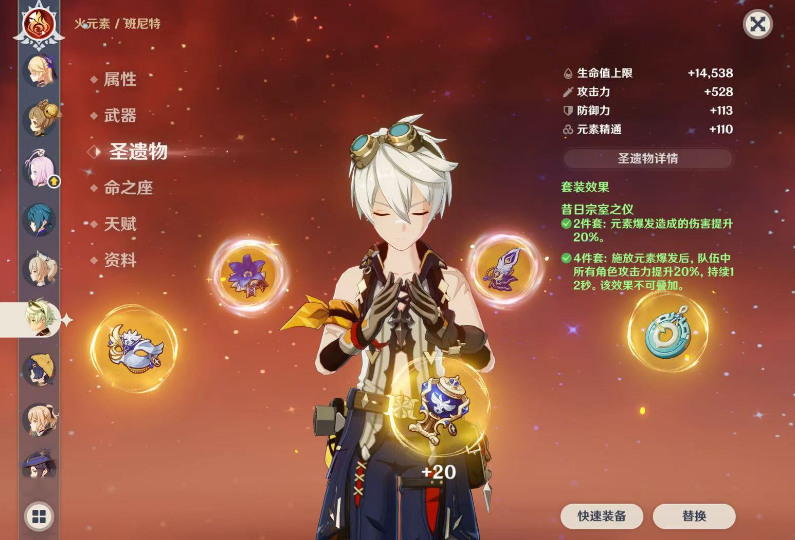Viewport: 795px width, 540px height.
Task: Close the character screen with the X button
Action: [758, 25]
